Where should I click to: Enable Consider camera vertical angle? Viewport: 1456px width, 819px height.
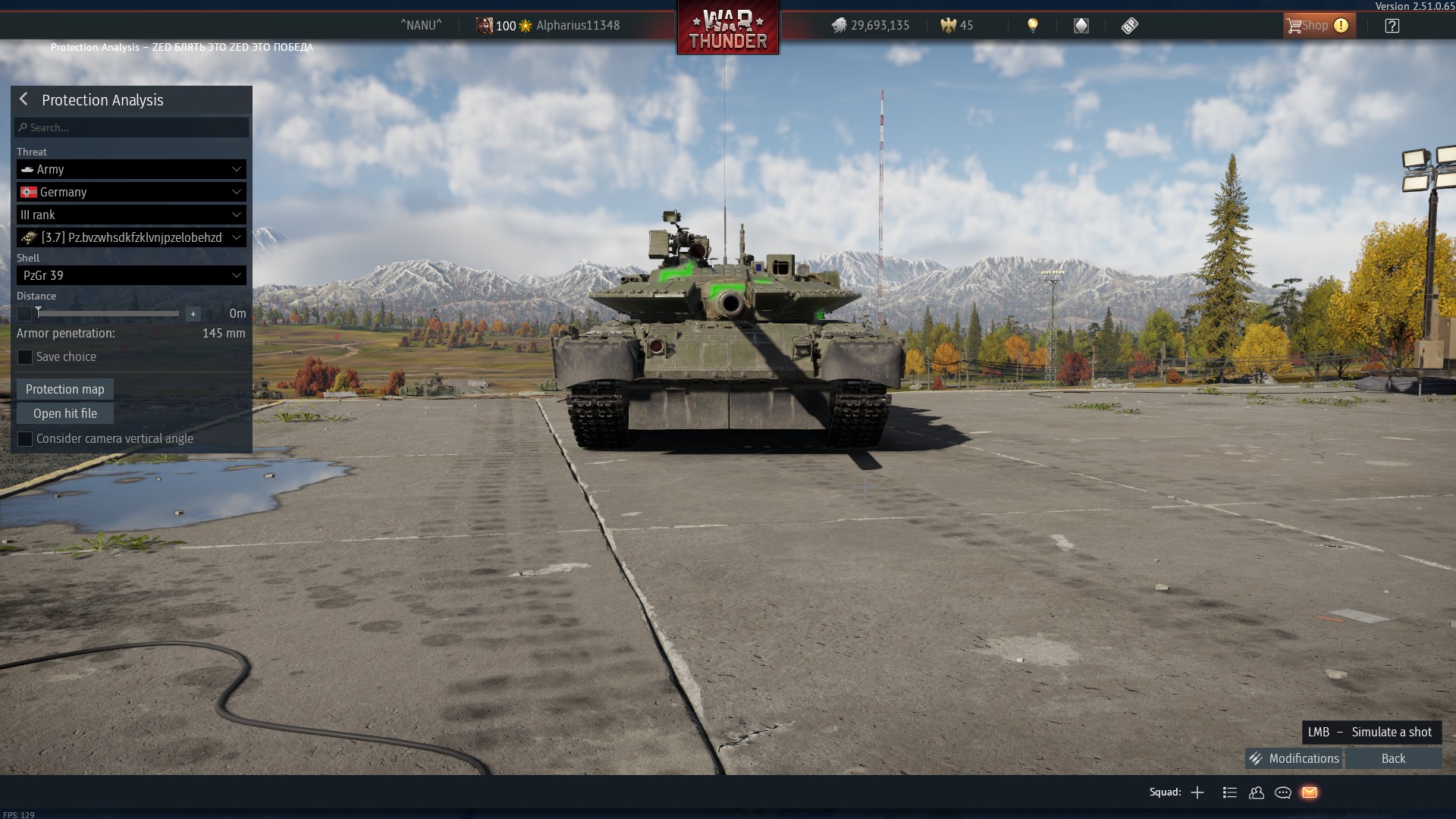[x=25, y=439]
